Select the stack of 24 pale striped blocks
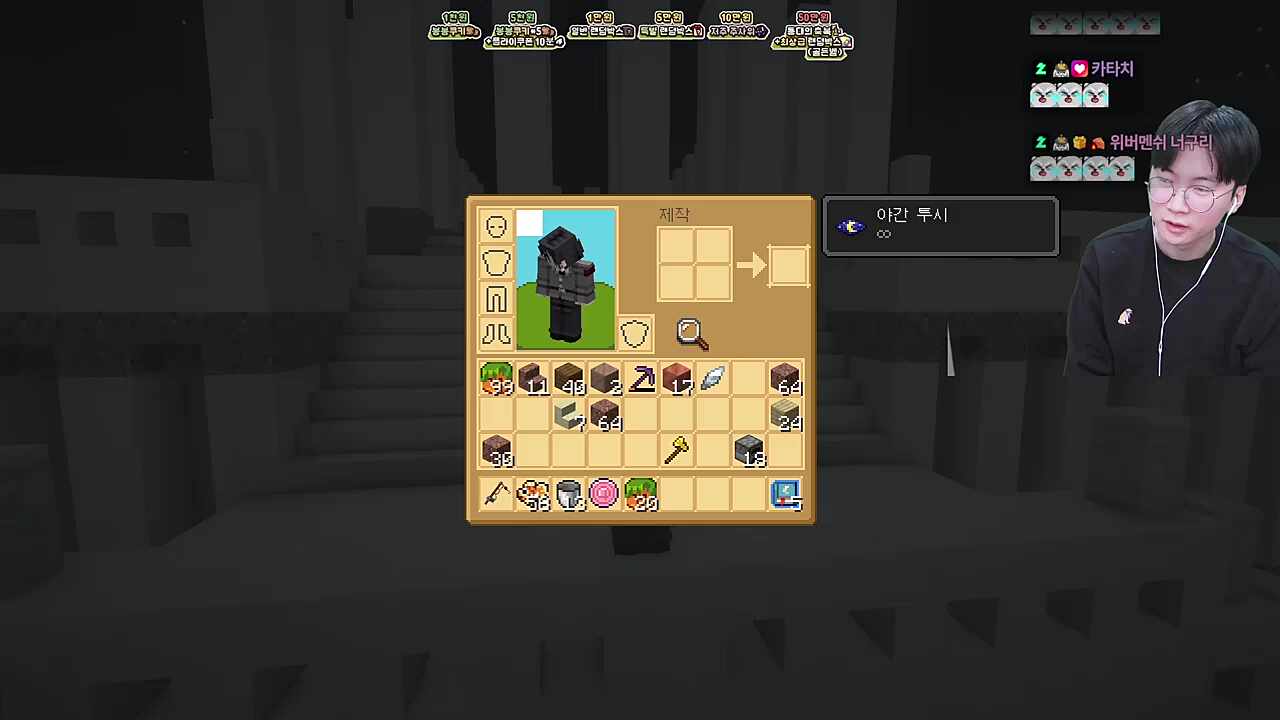 click(786, 415)
